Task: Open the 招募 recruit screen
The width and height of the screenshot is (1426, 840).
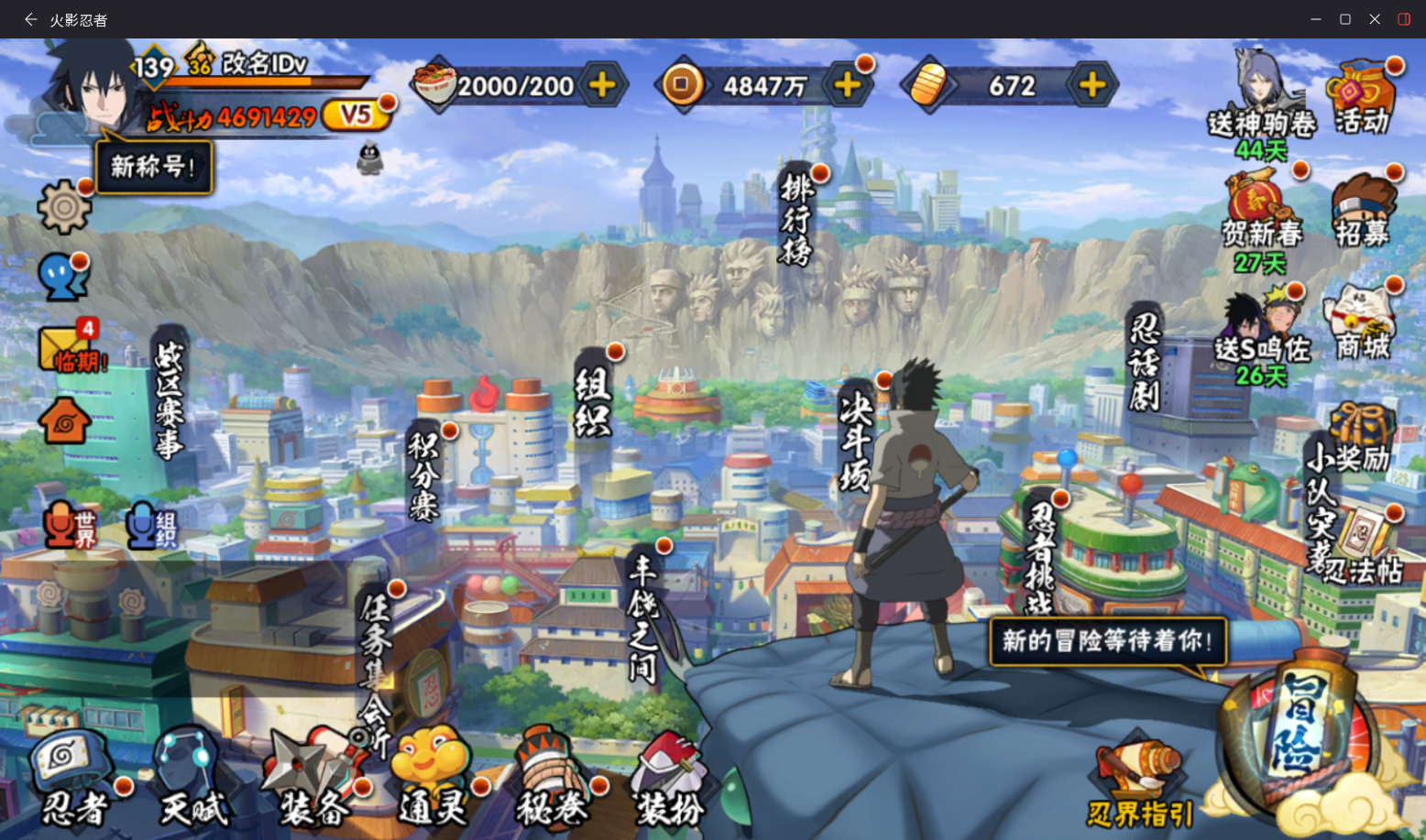Action: point(1362,213)
